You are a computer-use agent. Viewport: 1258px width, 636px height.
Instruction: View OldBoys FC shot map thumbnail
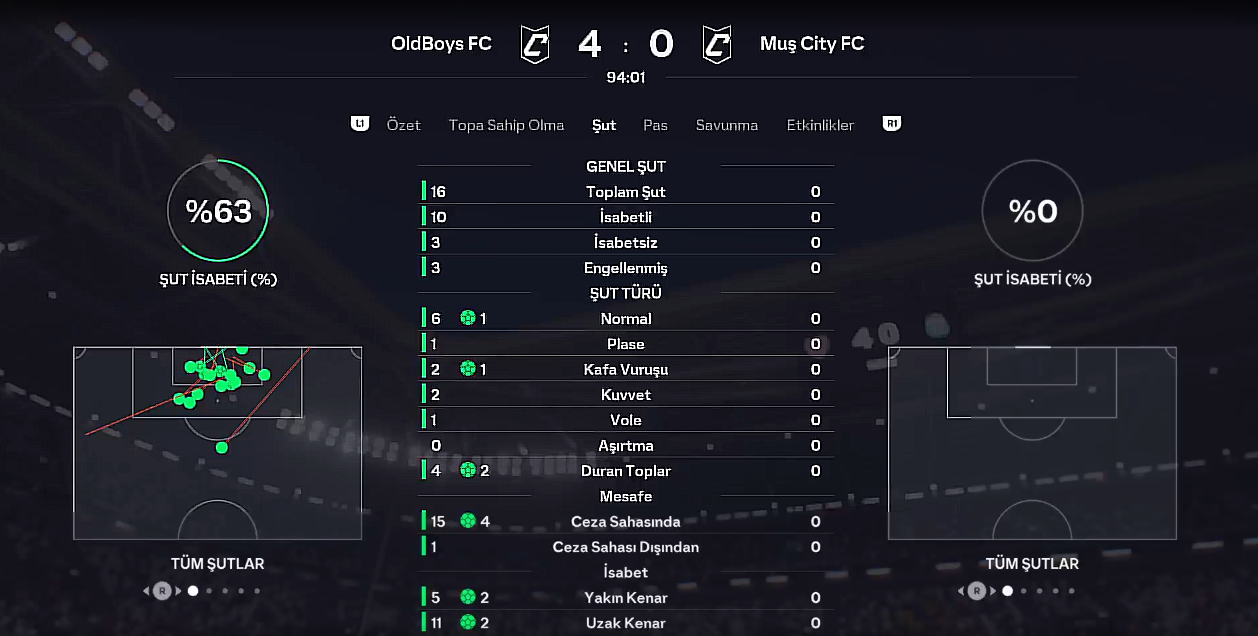coord(217,443)
